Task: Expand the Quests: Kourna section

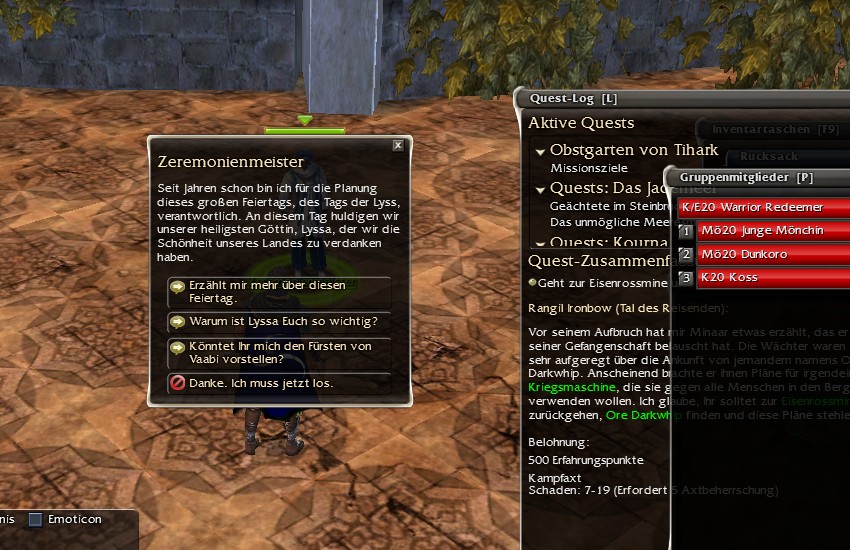Action: [x=541, y=242]
